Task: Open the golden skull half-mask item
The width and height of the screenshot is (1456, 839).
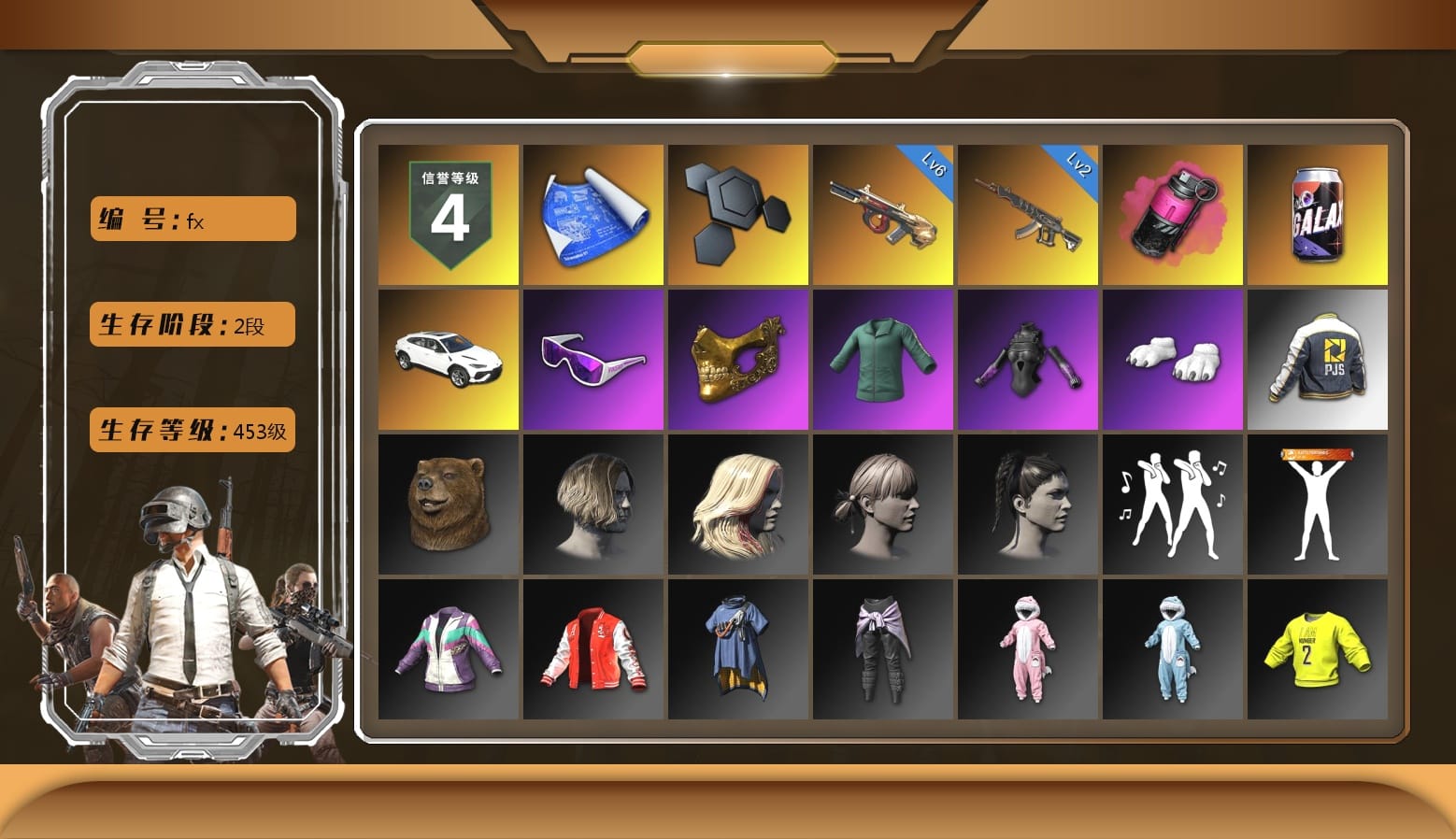Action: [737, 359]
